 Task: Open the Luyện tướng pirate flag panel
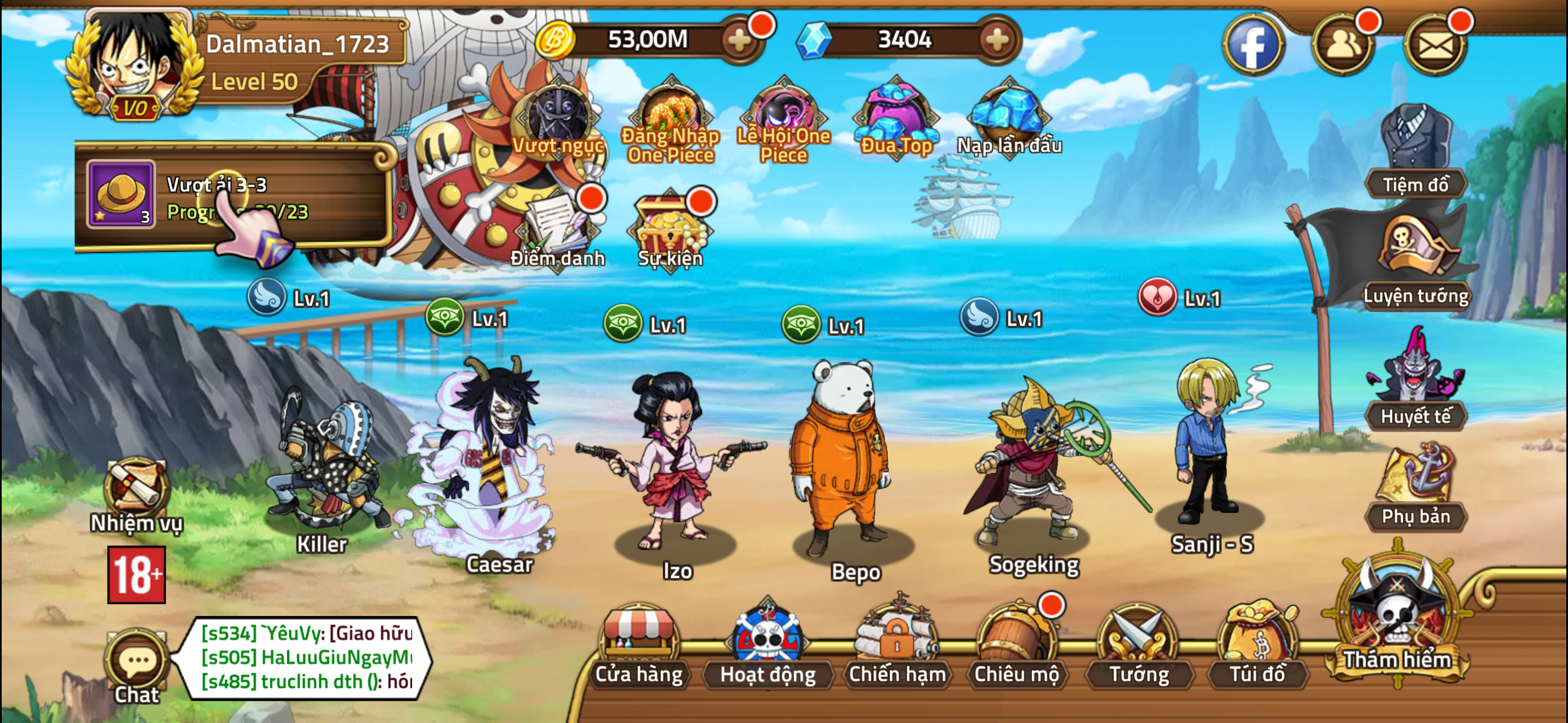pos(1418,256)
